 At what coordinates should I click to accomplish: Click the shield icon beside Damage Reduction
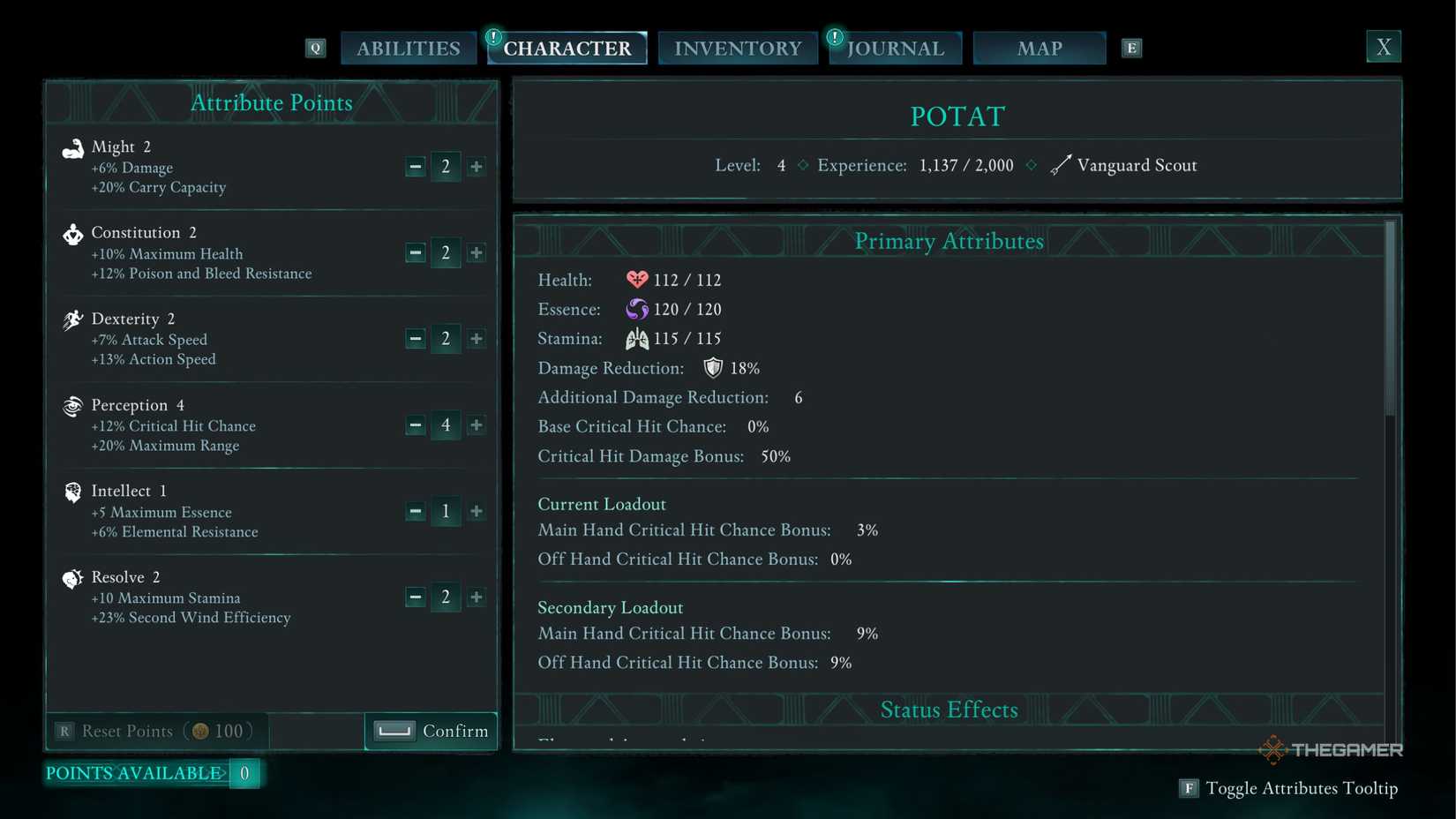[711, 367]
